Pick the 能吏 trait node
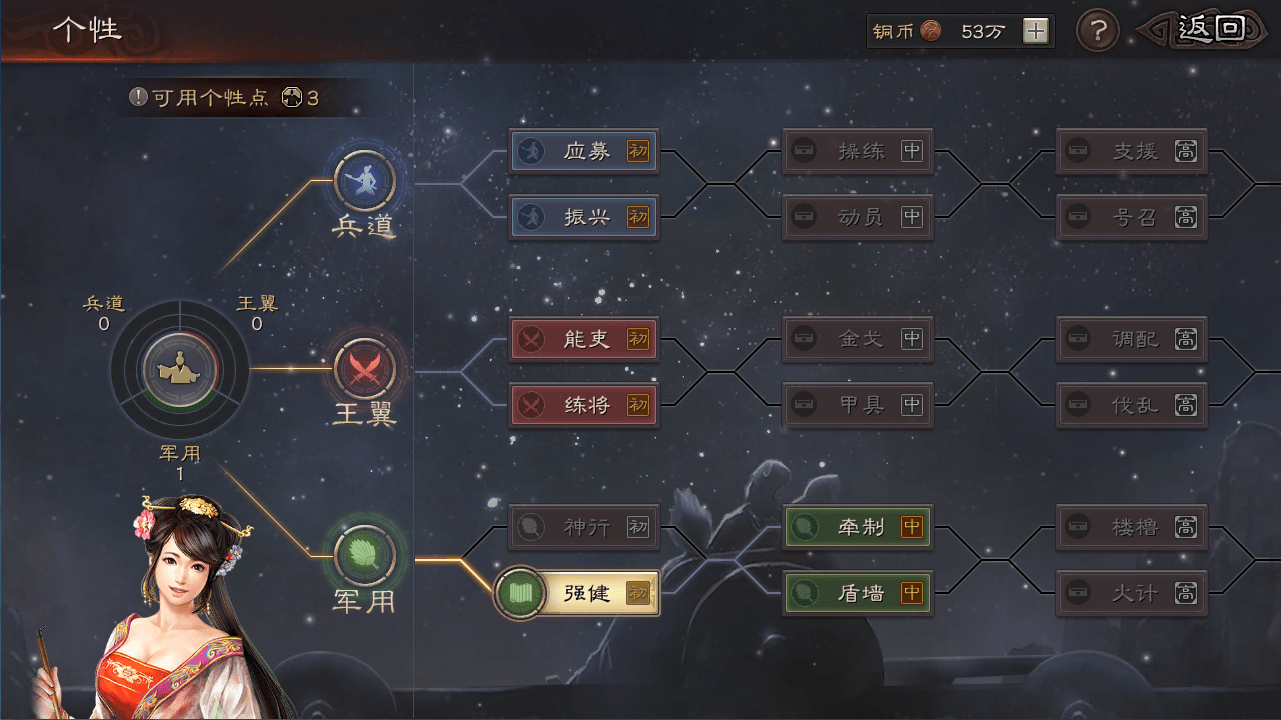1281x720 pixels. coord(584,339)
